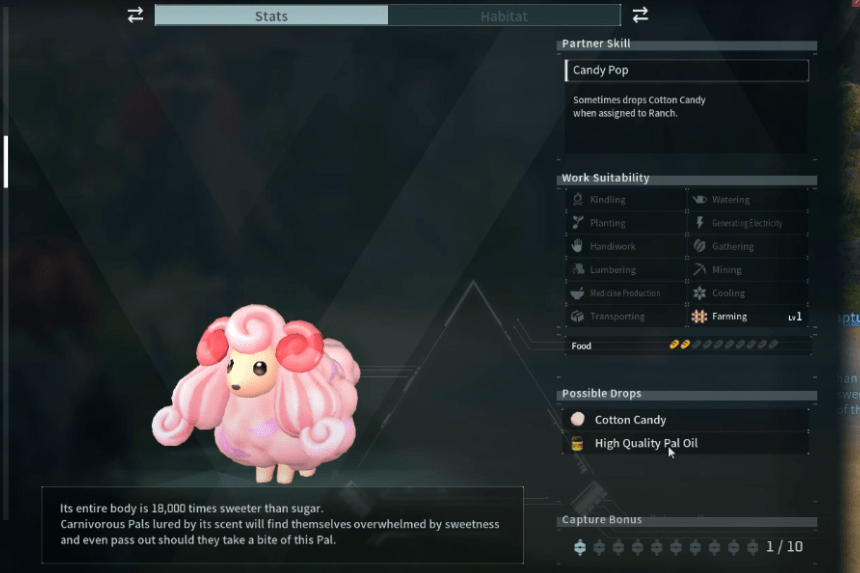The width and height of the screenshot is (860, 573).
Task: Click the left swap arrows icon
Action: click(136, 15)
